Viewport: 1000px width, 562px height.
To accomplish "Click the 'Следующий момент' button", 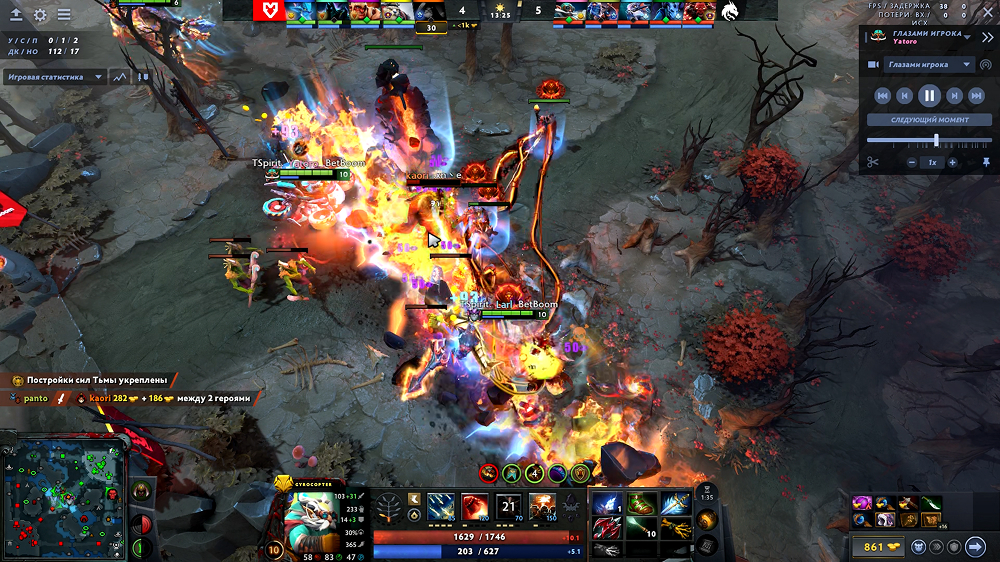I will [x=929, y=120].
